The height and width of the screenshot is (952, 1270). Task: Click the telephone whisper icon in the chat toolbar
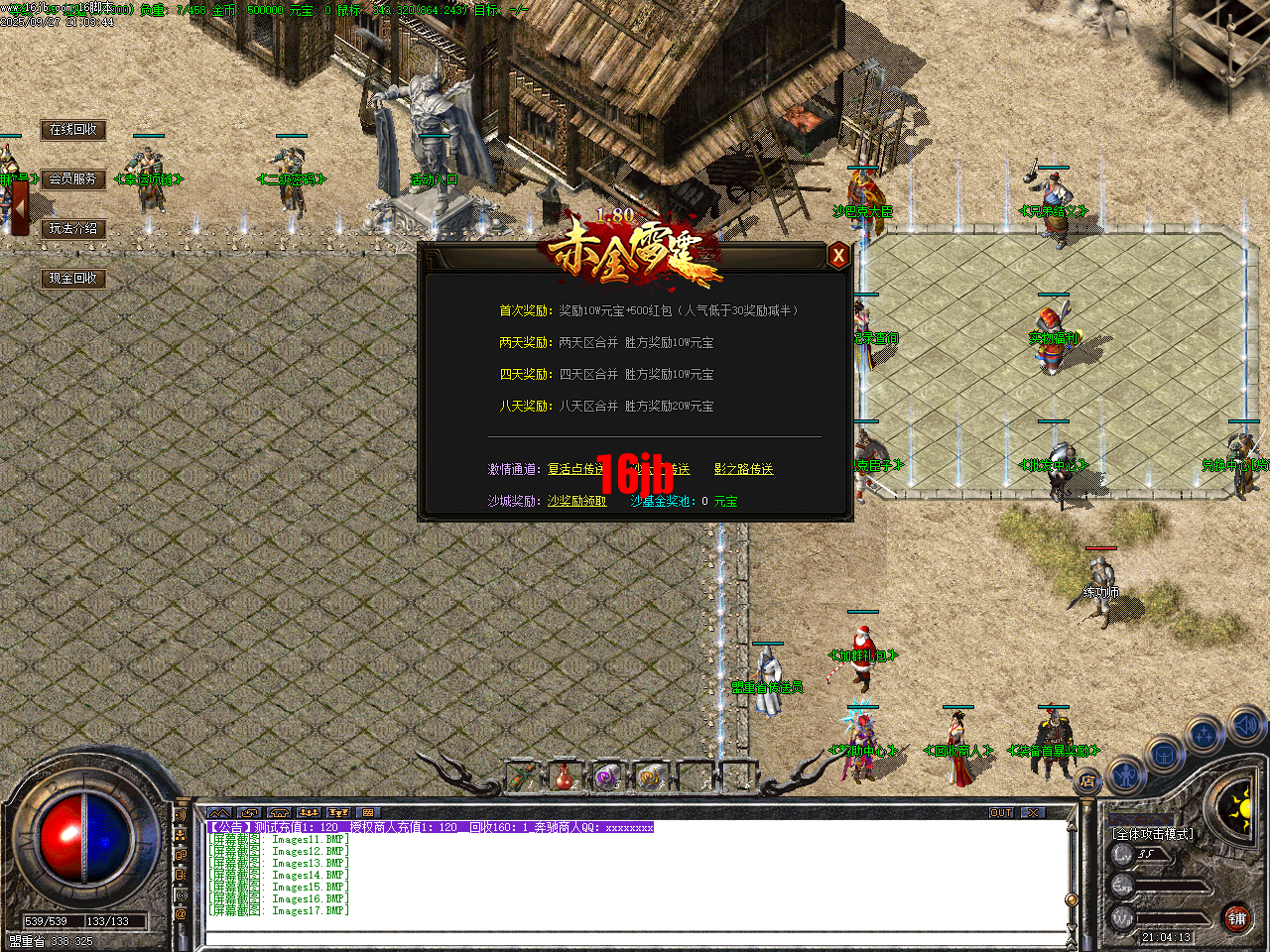click(278, 812)
